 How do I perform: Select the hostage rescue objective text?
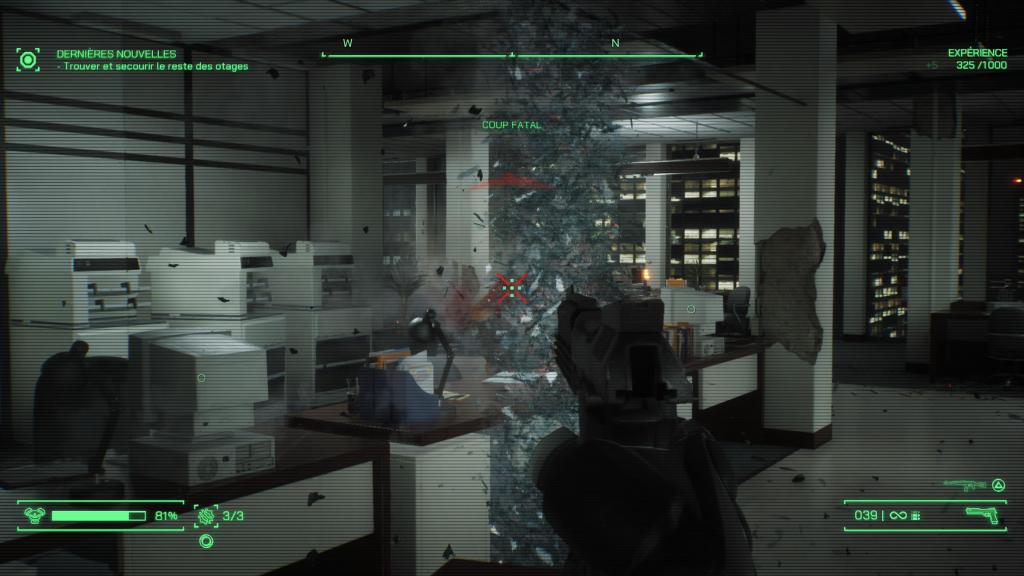153,66
